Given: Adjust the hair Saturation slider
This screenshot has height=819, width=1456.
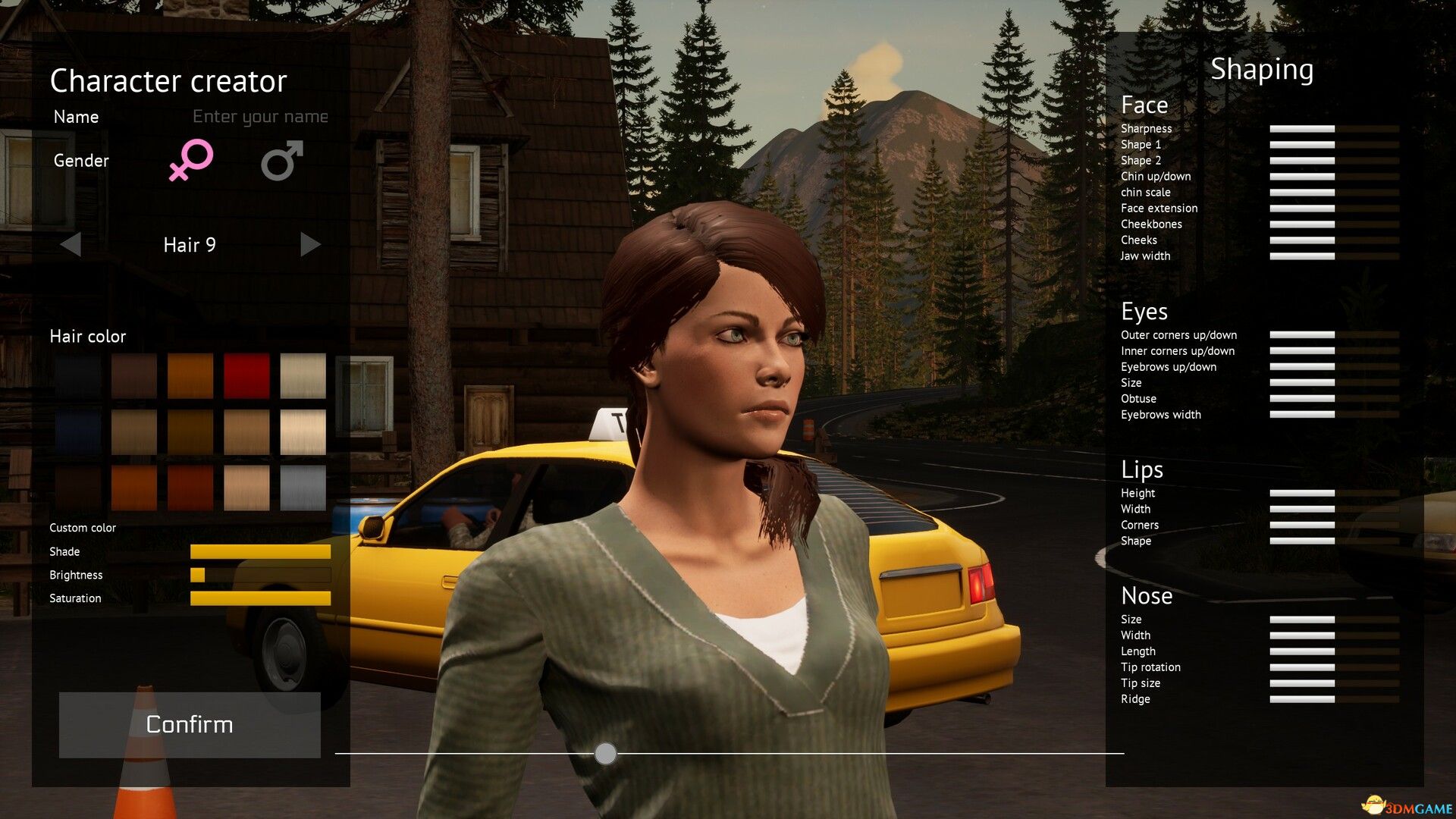Looking at the screenshot, I should 260,598.
